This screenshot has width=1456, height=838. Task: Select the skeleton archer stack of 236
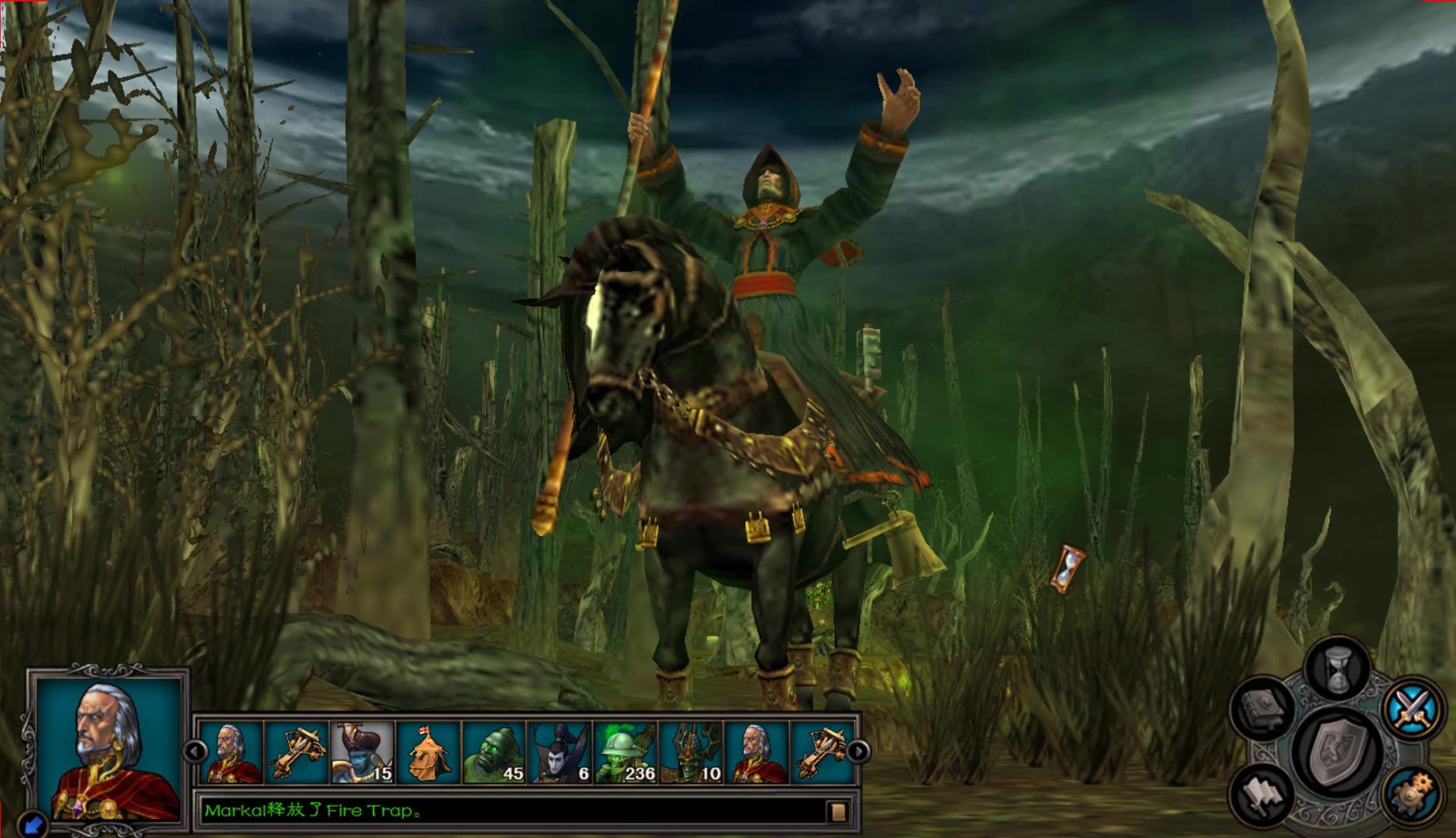coord(626,752)
